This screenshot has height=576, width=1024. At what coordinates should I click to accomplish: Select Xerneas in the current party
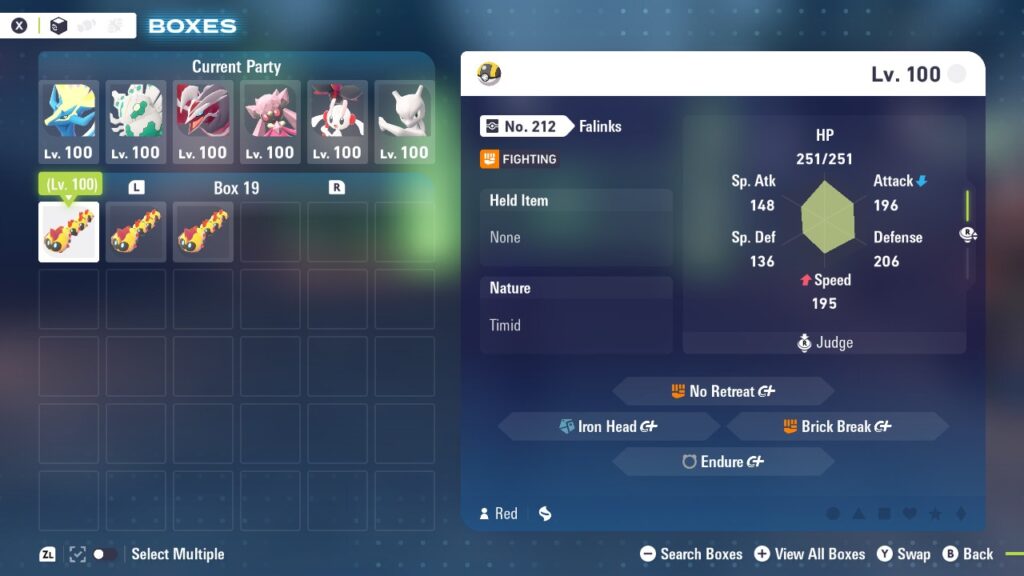click(69, 122)
